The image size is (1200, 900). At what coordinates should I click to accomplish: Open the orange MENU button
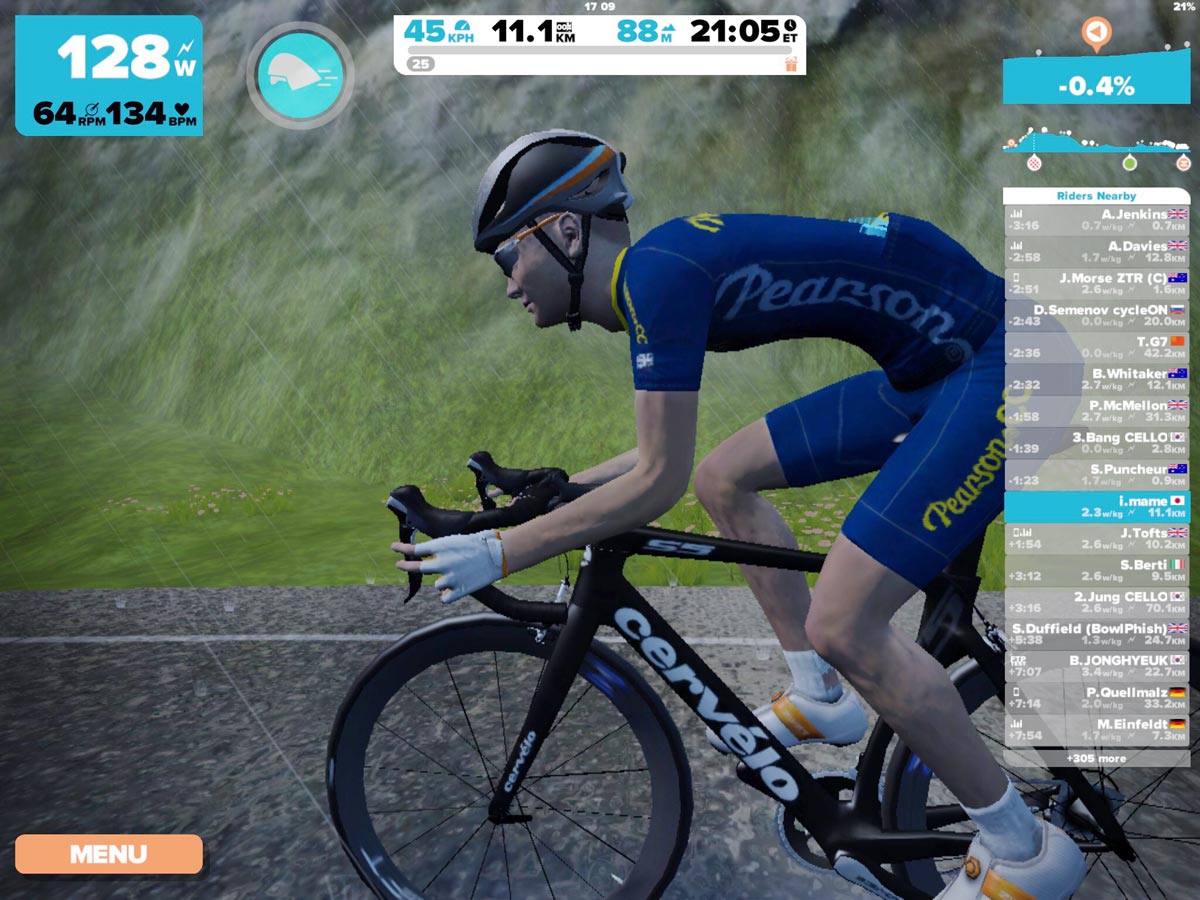pyautogui.click(x=108, y=854)
